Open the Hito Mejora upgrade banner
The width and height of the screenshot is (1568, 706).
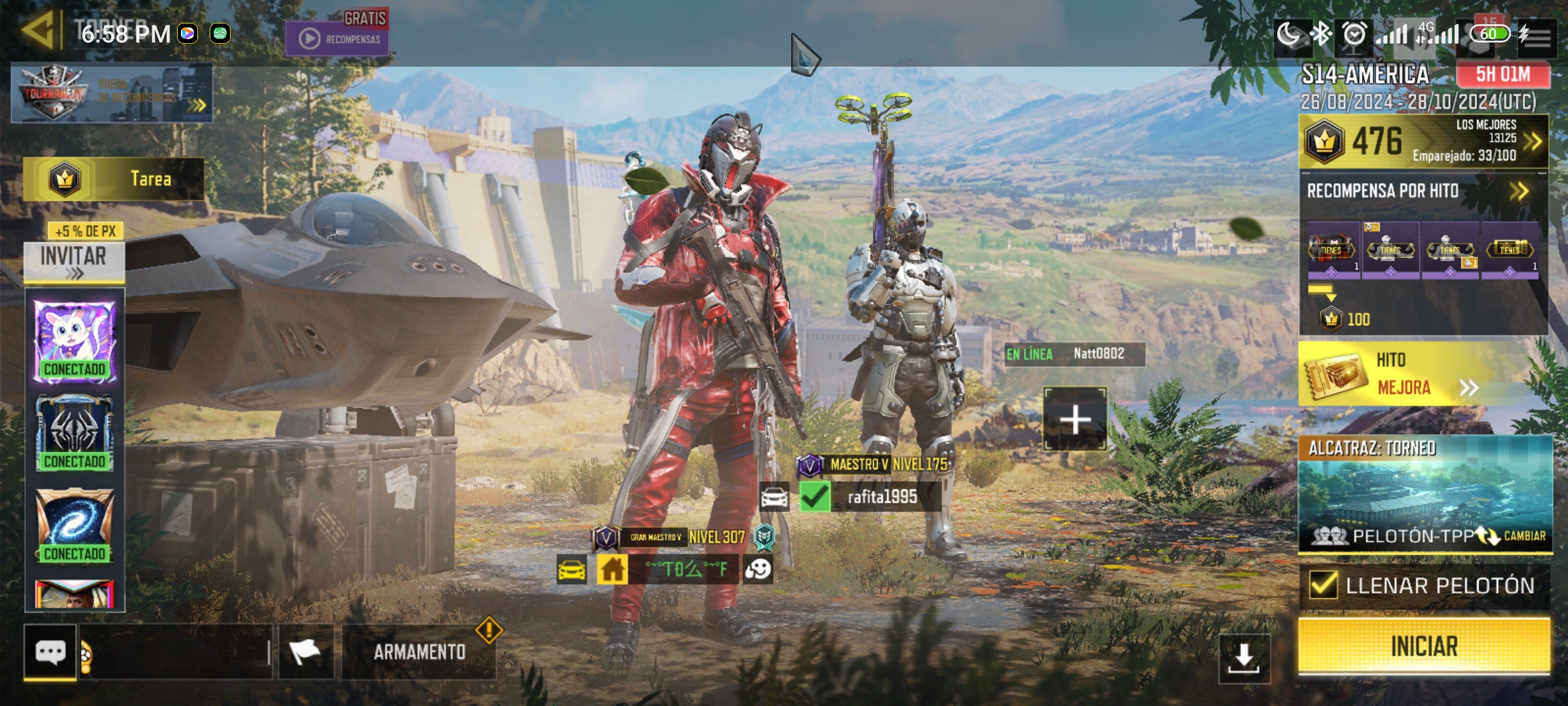(1423, 374)
